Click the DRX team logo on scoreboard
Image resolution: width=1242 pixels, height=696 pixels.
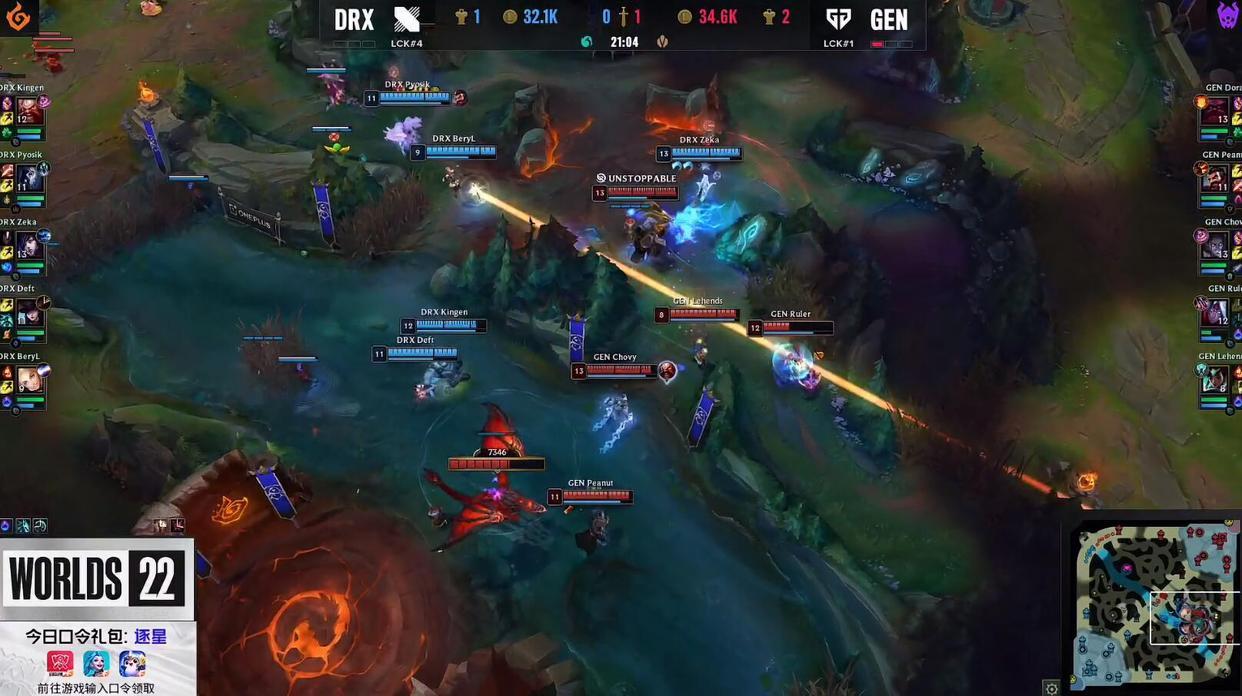407,18
